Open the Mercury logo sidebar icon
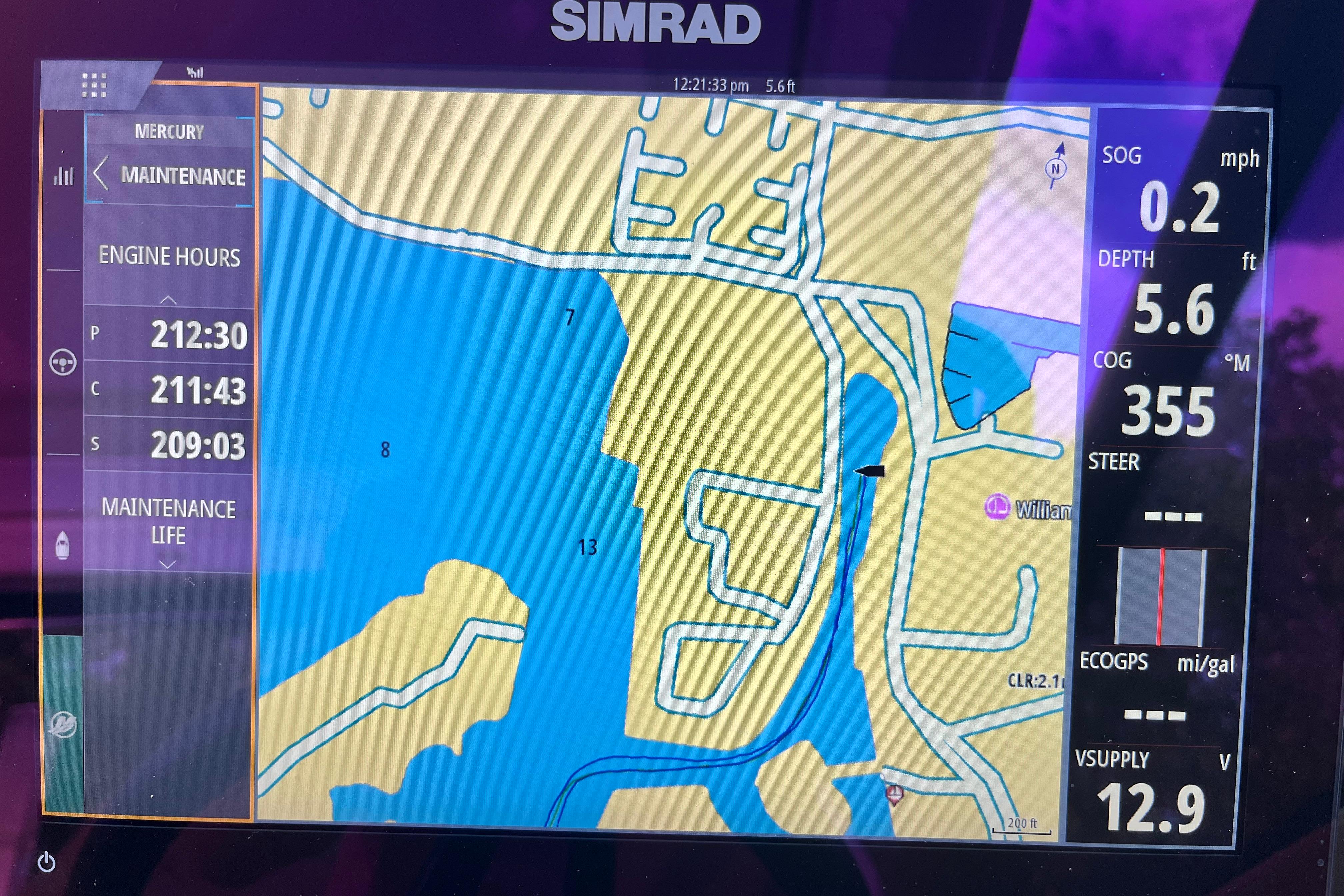The height and width of the screenshot is (896, 1344). tap(63, 725)
